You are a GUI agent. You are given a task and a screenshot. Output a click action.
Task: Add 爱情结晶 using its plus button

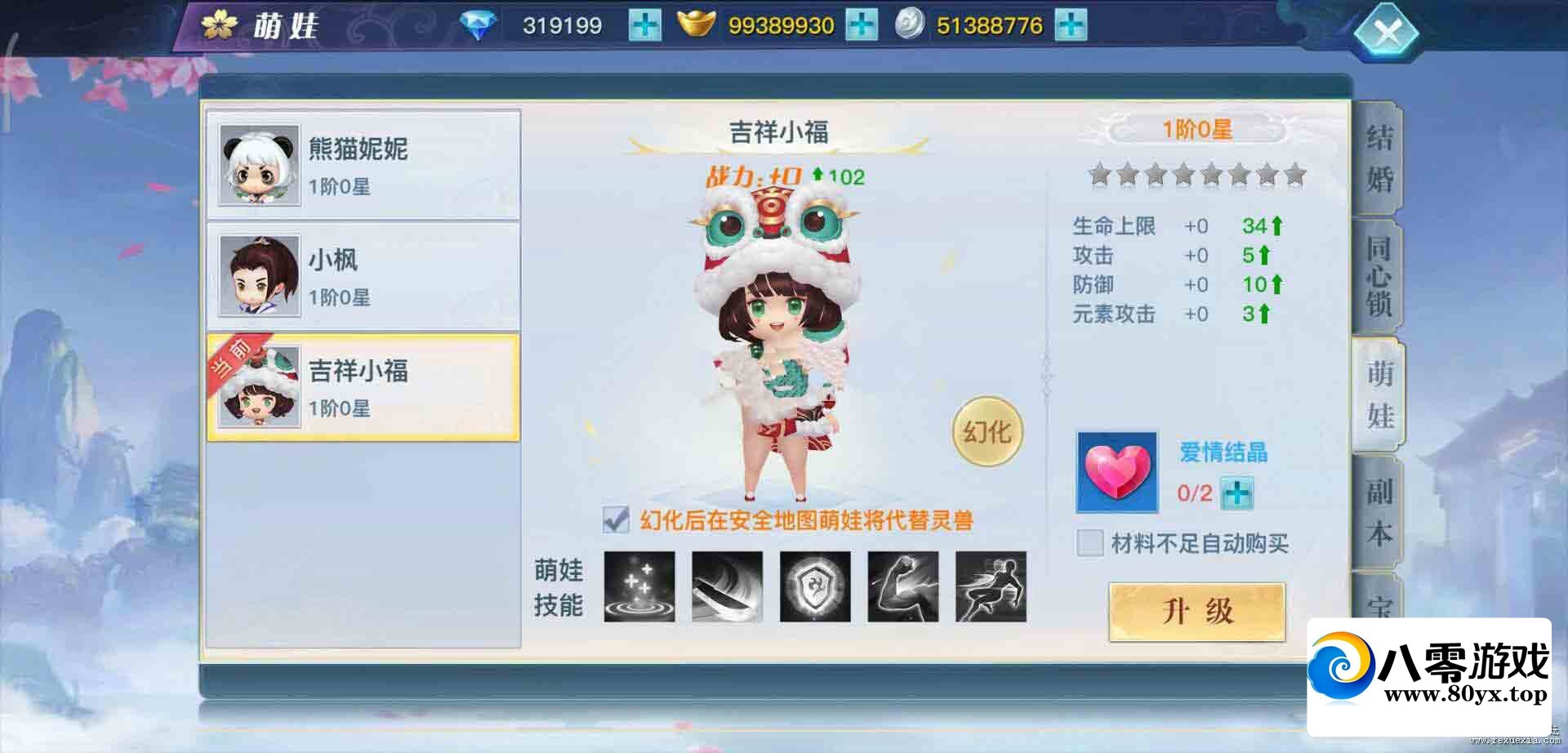pyautogui.click(x=1238, y=493)
